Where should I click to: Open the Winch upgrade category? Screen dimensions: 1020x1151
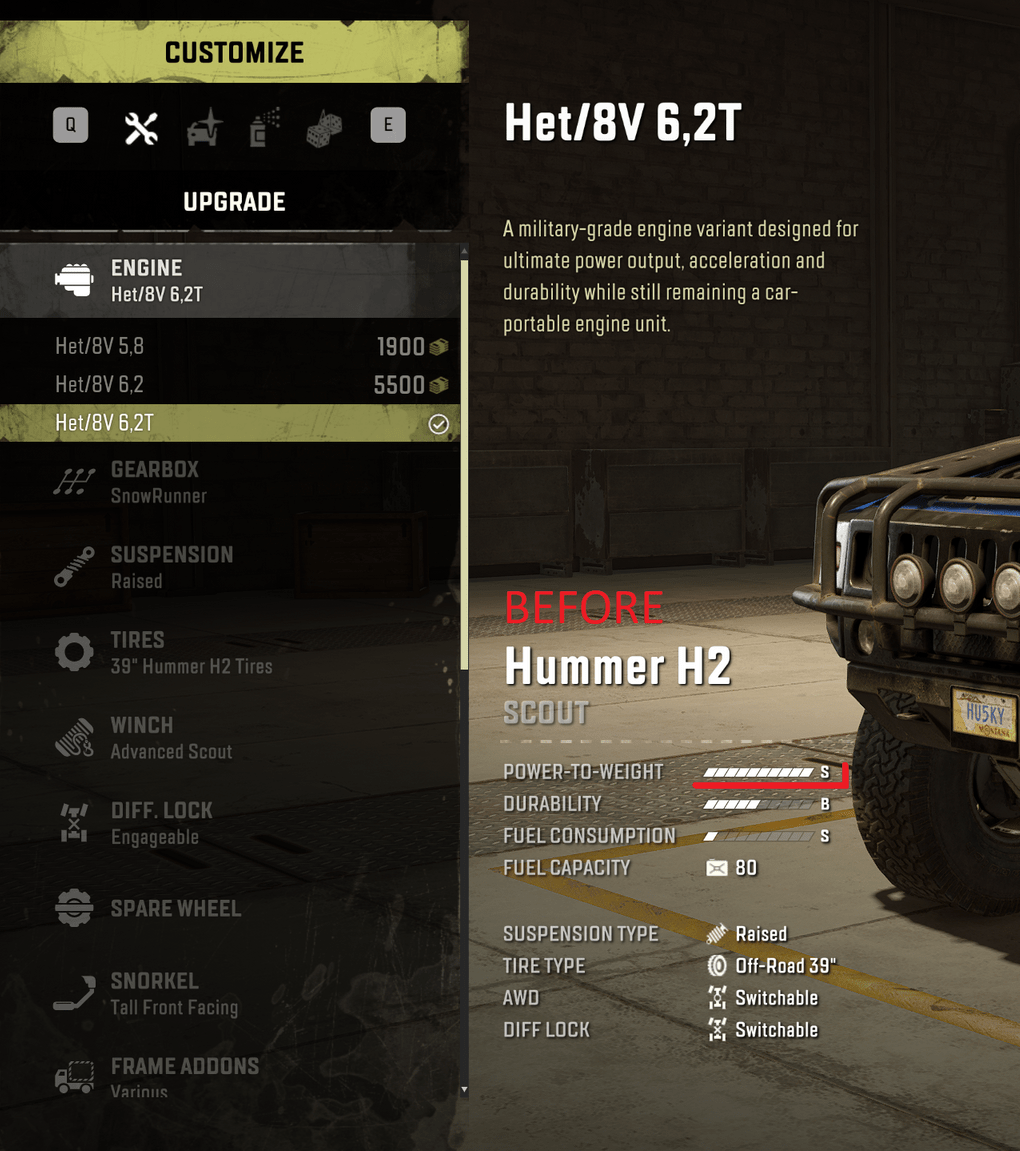(x=230, y=737)
